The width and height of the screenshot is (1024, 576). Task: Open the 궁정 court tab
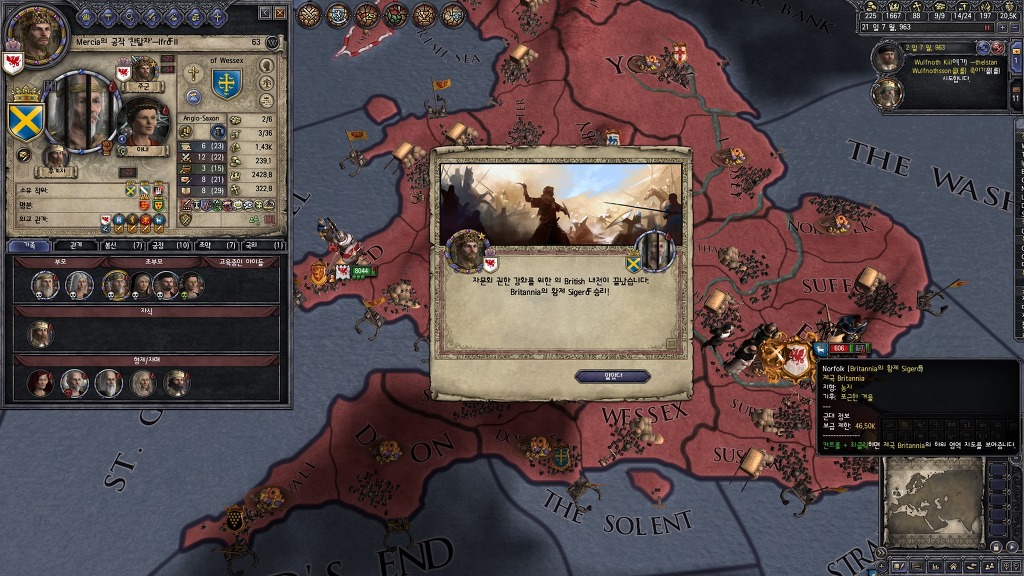coord(164,245)
